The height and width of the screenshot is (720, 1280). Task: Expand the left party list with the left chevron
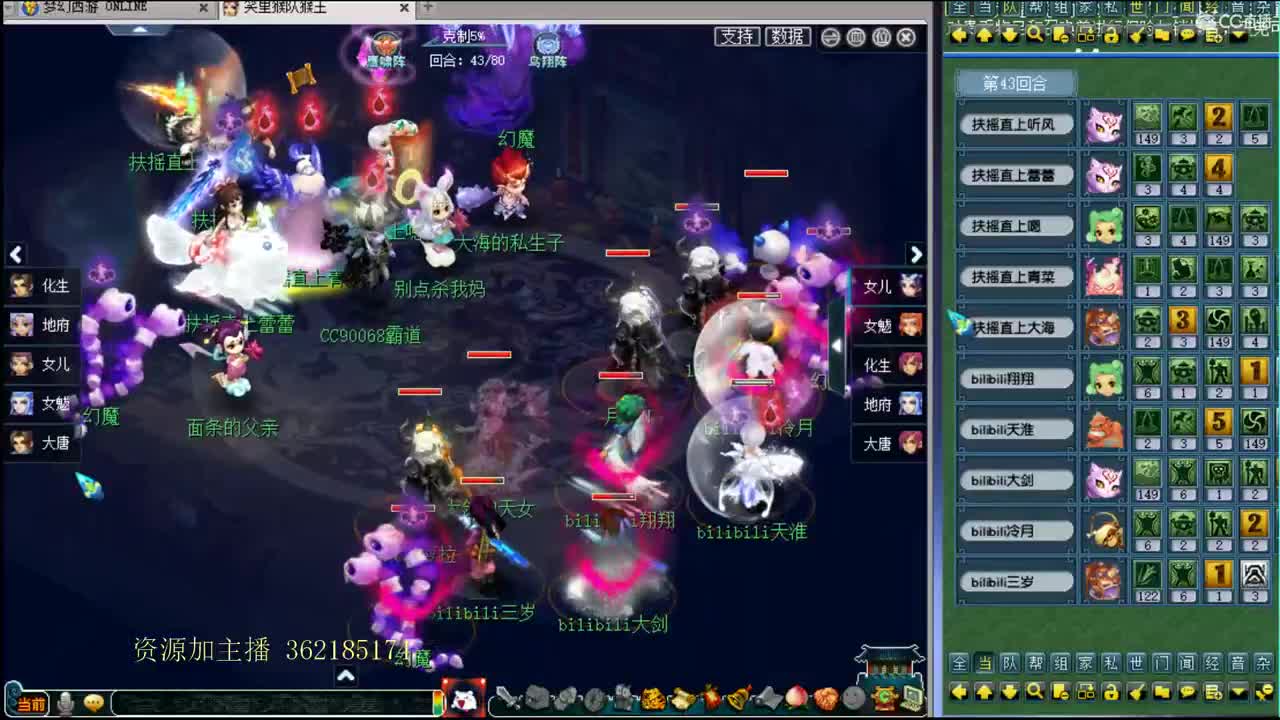tap(16, 255)
